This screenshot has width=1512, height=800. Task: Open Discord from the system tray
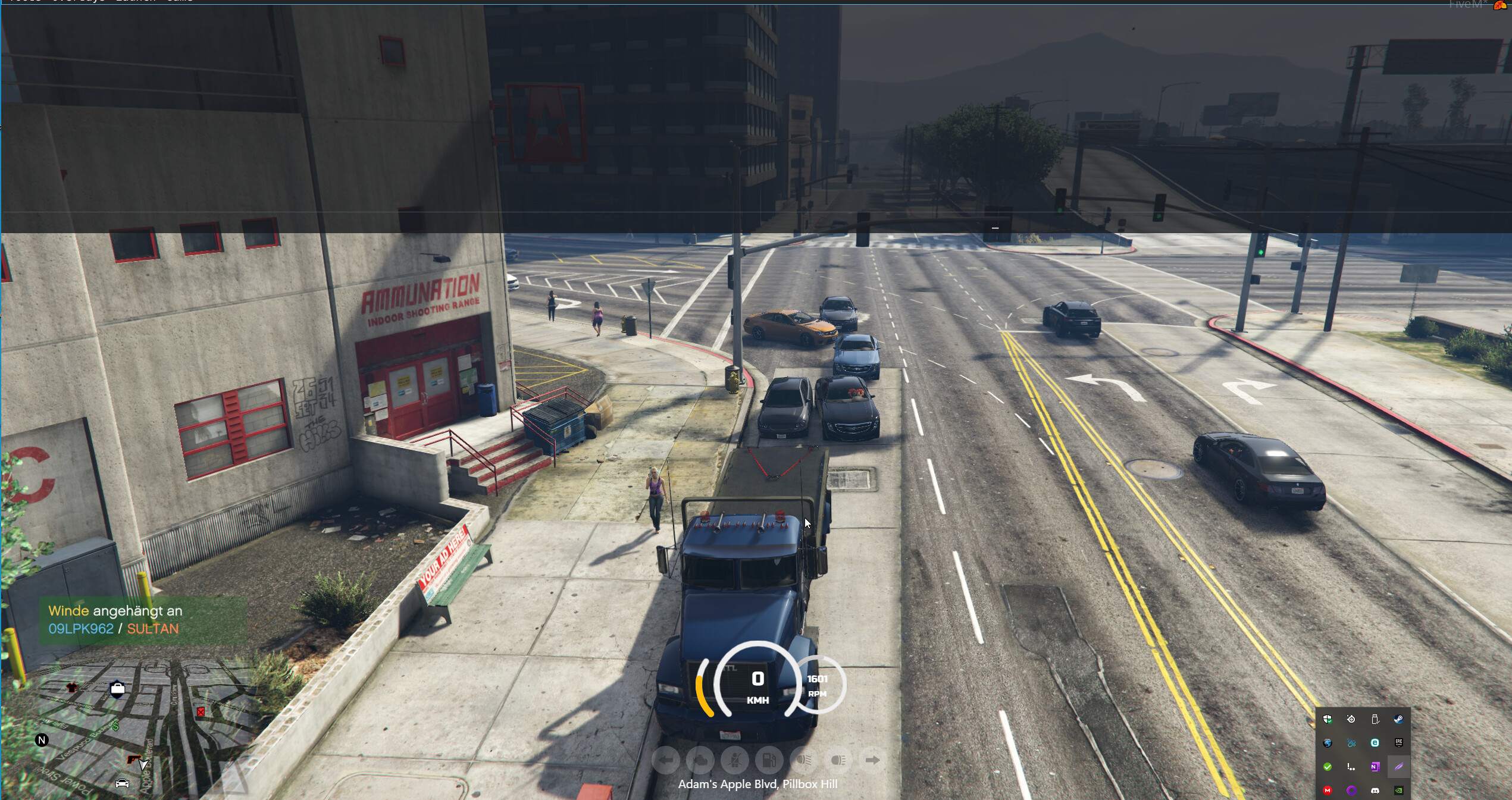pos(1375,790)
